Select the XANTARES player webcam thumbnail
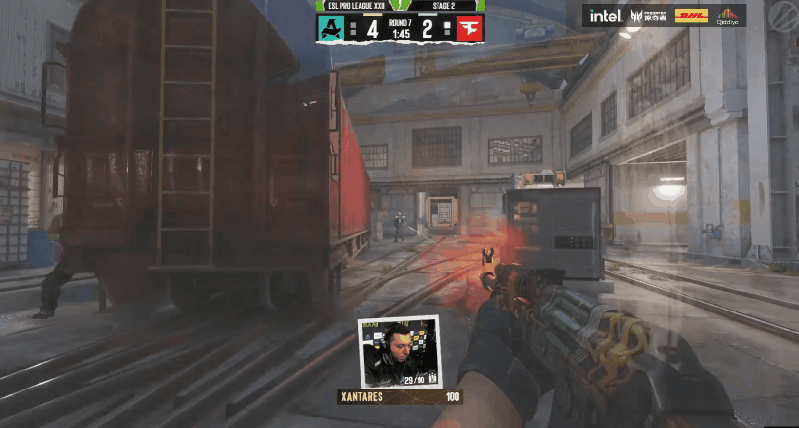 (x=399, y=353)
